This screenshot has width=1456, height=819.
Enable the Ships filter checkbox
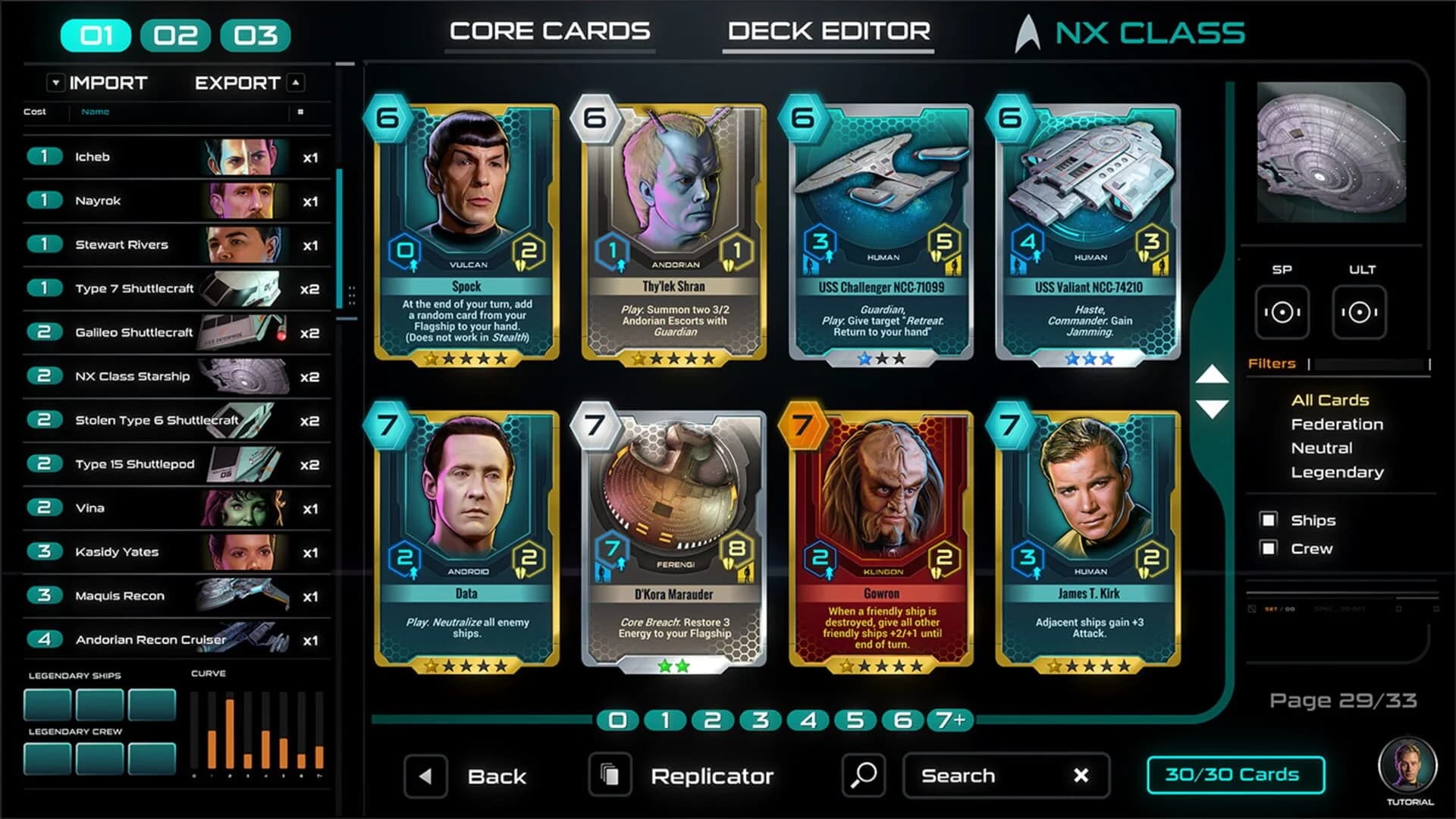(1268, 520)
